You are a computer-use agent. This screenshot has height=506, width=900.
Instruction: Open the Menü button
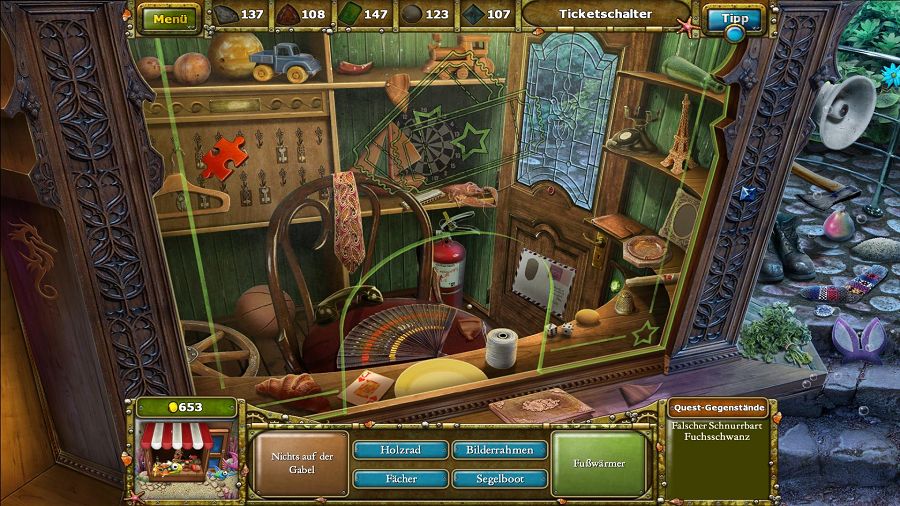pos(170,16)
